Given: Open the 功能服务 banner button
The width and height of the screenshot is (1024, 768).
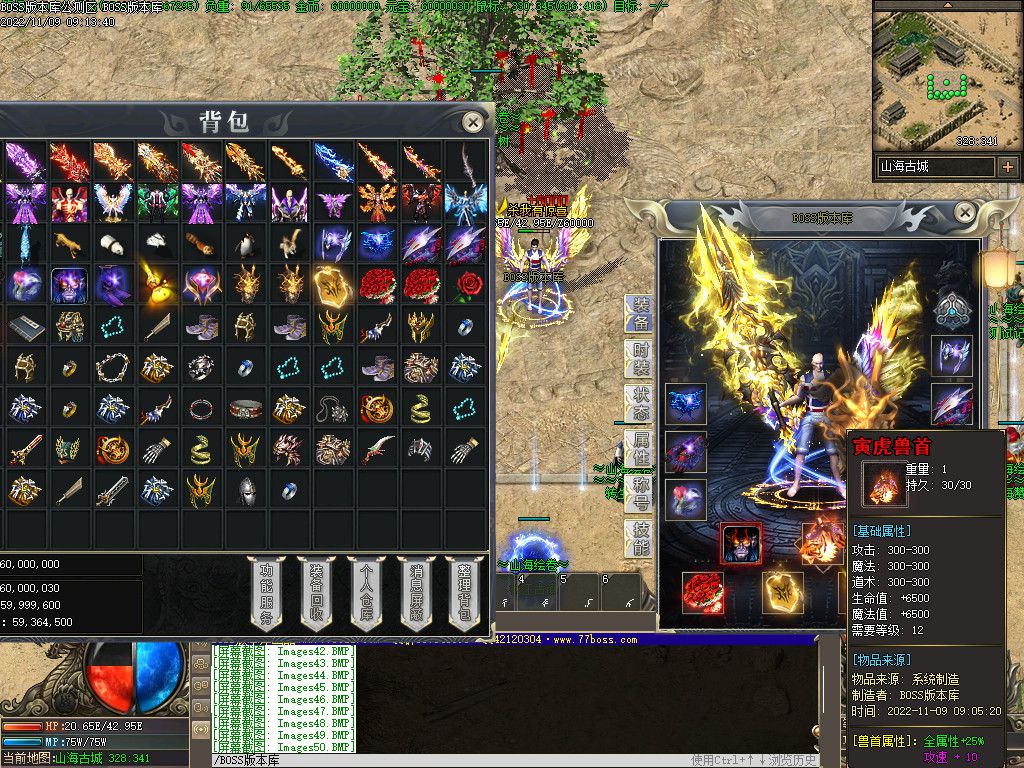Looking at the screenshot, I should tap(266, 592).
